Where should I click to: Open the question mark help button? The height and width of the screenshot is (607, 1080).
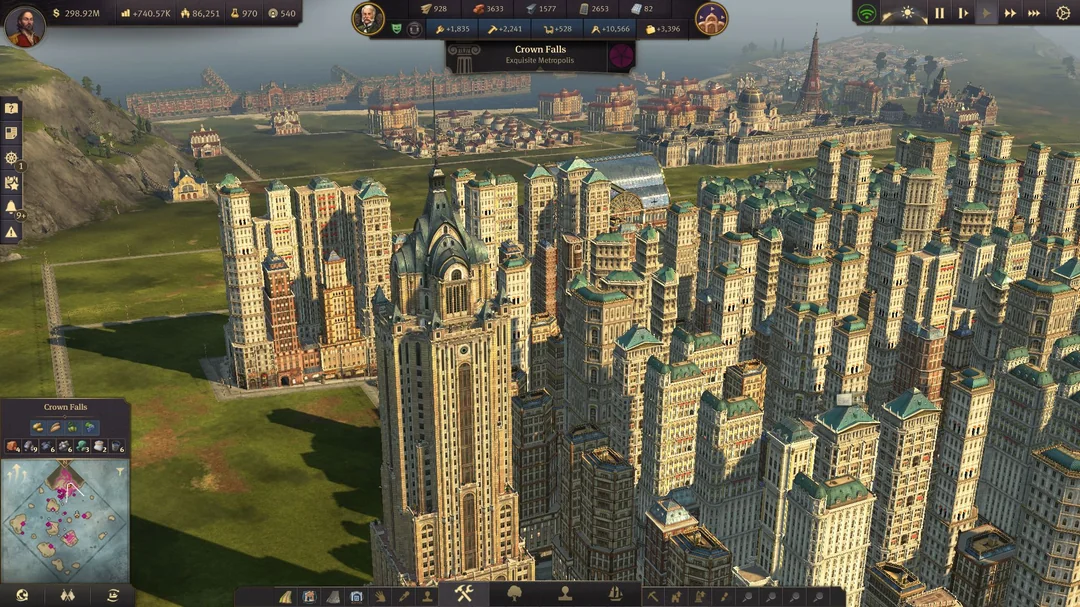(11, 108)
